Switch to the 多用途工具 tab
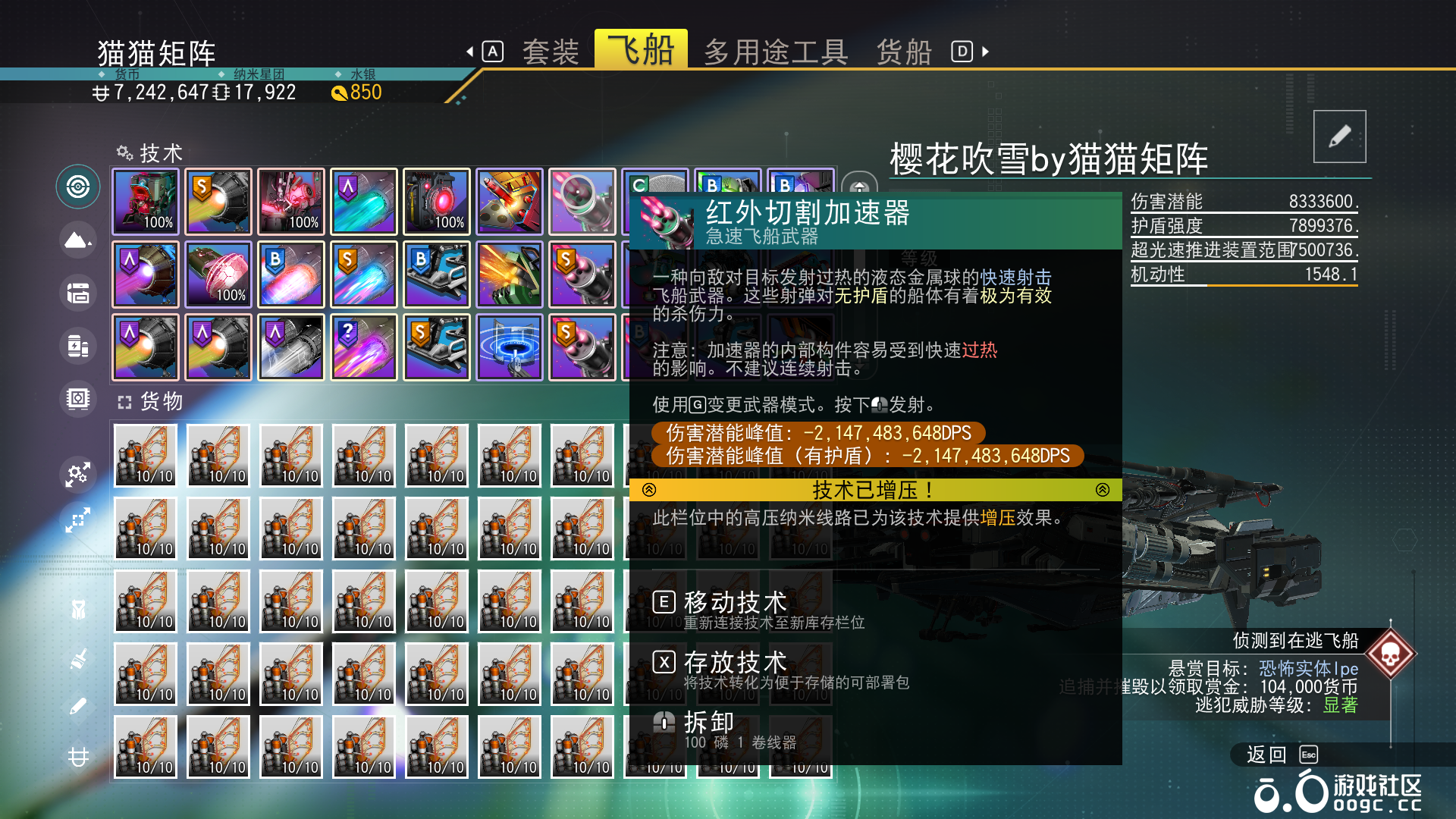 (777, 51)
